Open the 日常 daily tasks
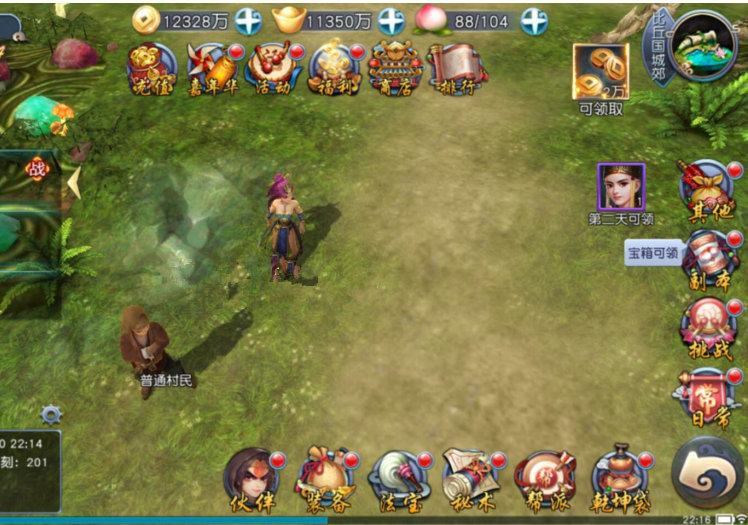The image size is (748, 525). pos(708,397)
